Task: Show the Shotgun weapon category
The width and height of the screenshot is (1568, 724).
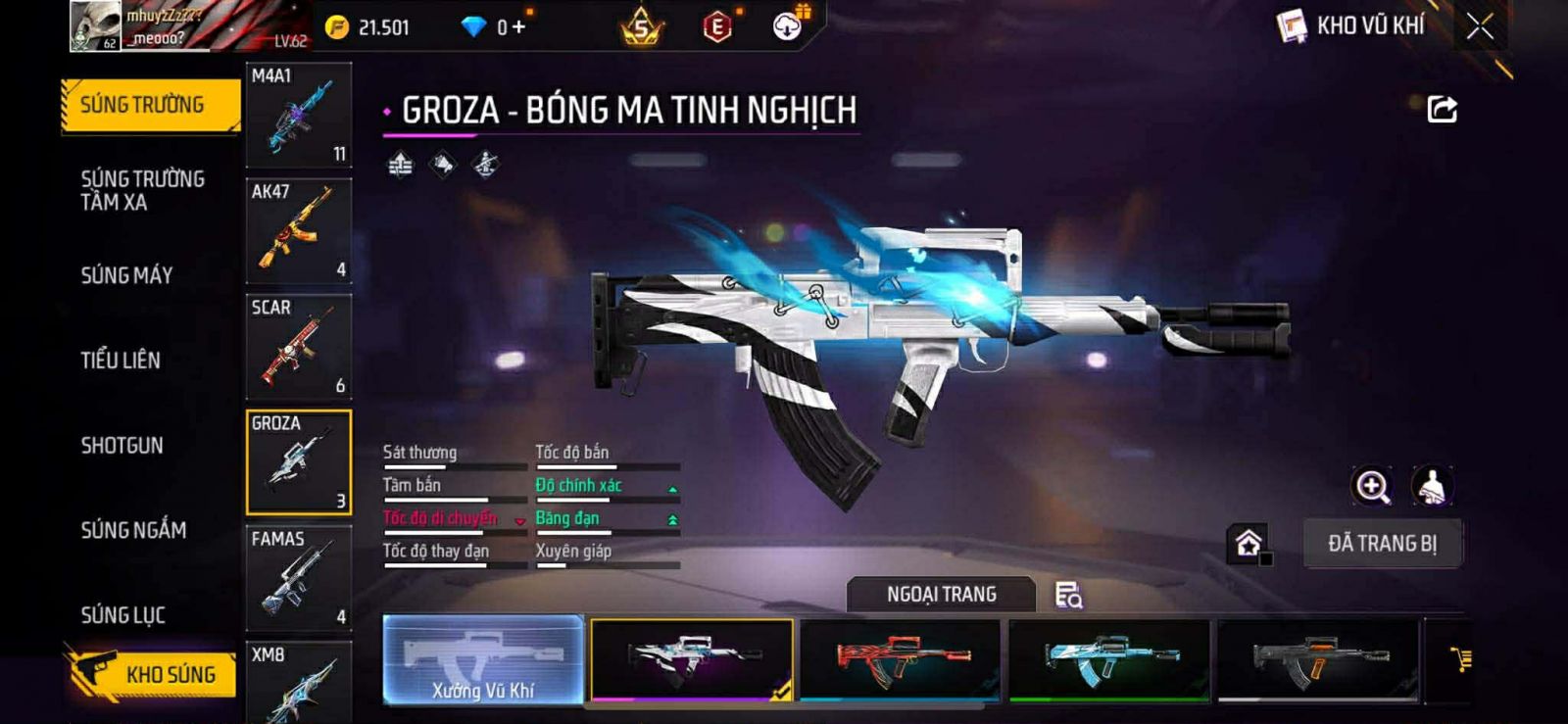Action: tap(122, 445)
